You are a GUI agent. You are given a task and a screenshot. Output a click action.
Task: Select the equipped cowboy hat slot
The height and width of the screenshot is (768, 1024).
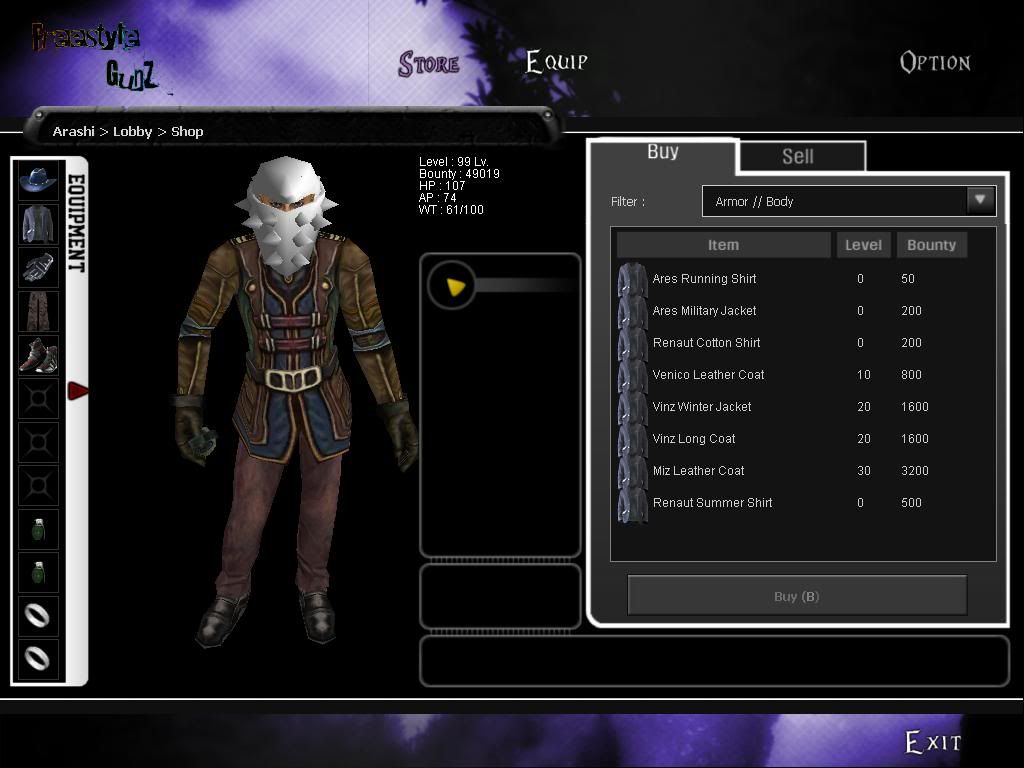38,180
